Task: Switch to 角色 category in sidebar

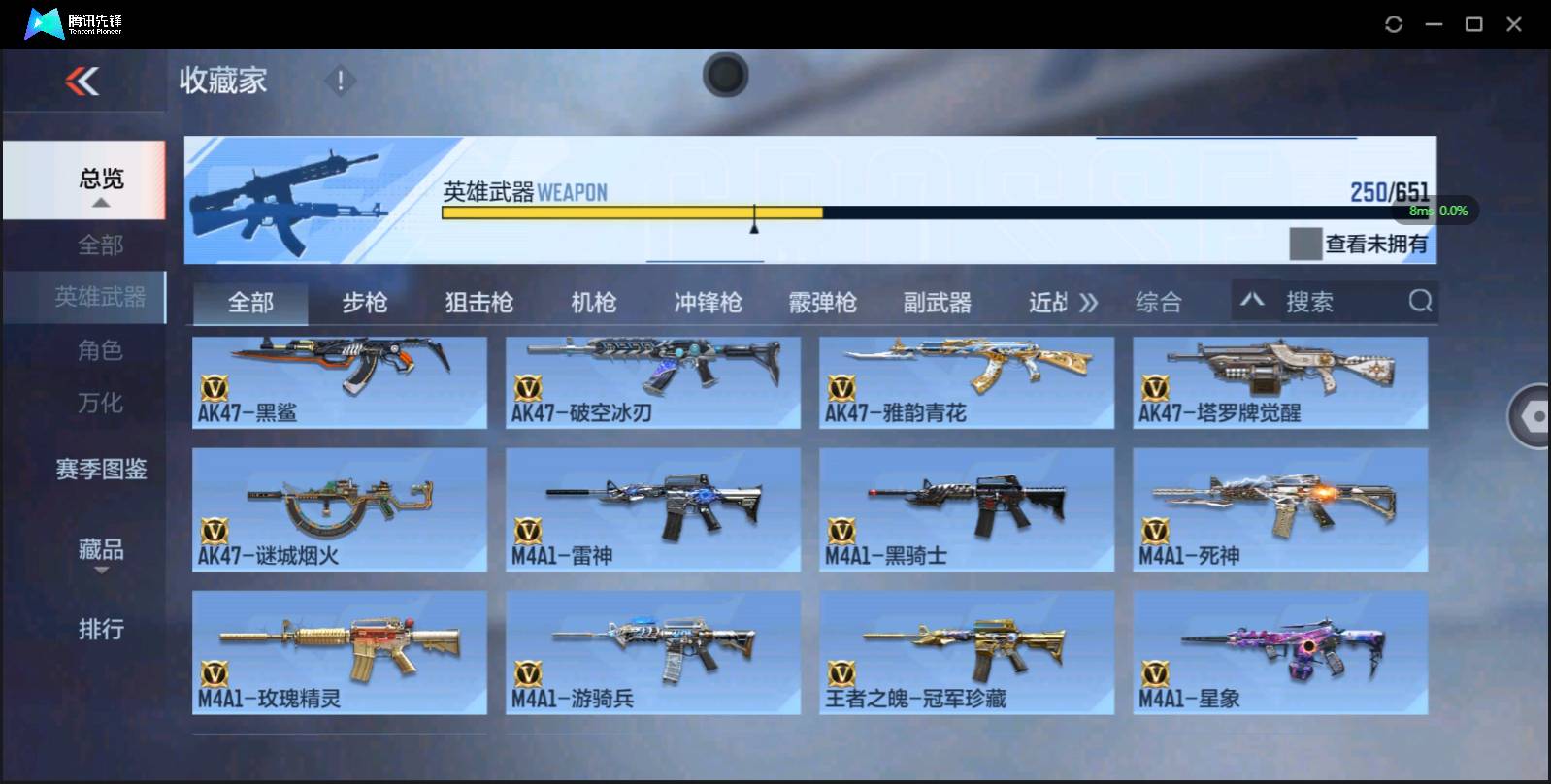Action: pyautogui.click(x=100, y=350)
